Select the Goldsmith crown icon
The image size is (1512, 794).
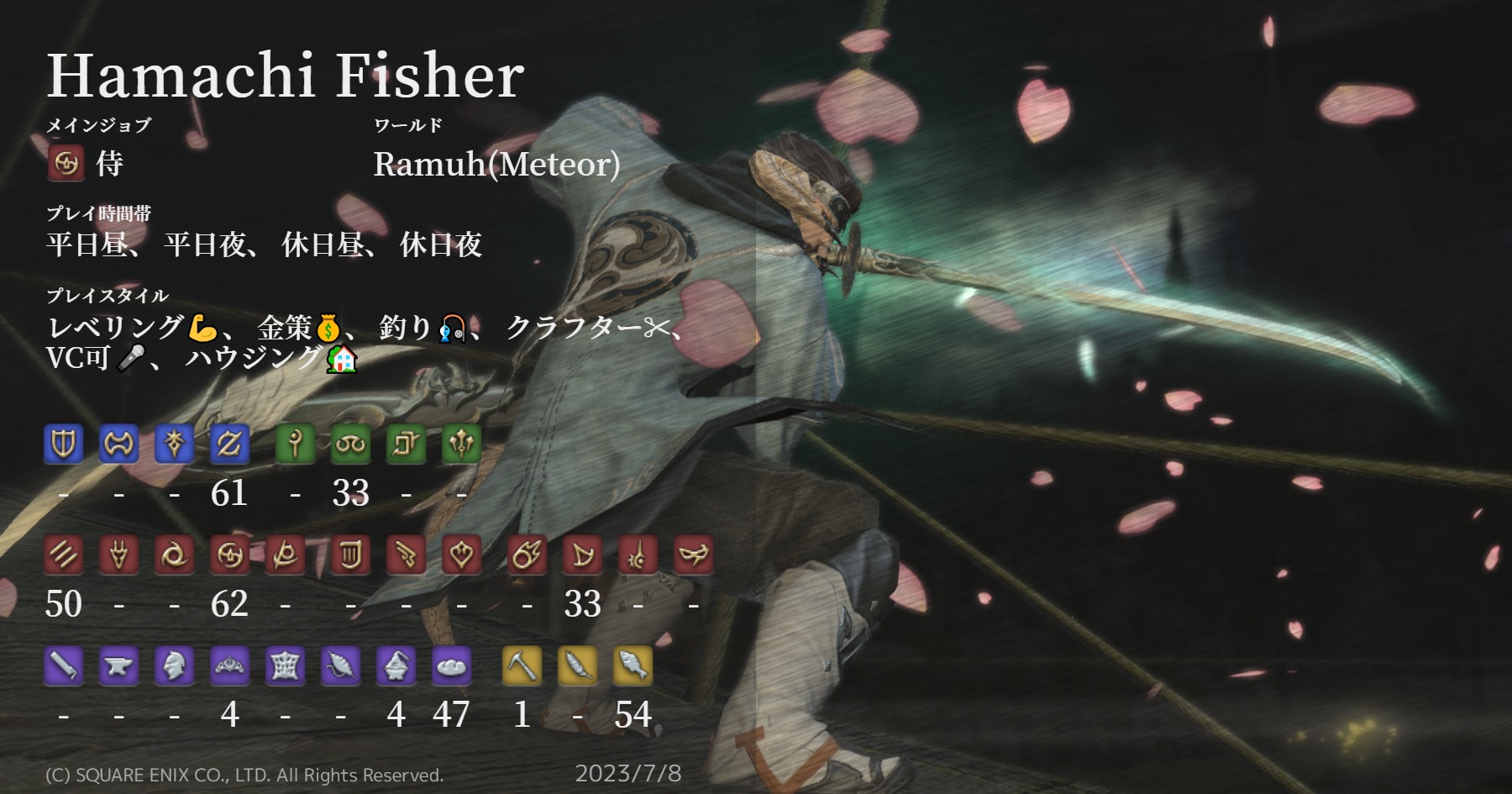229,666
